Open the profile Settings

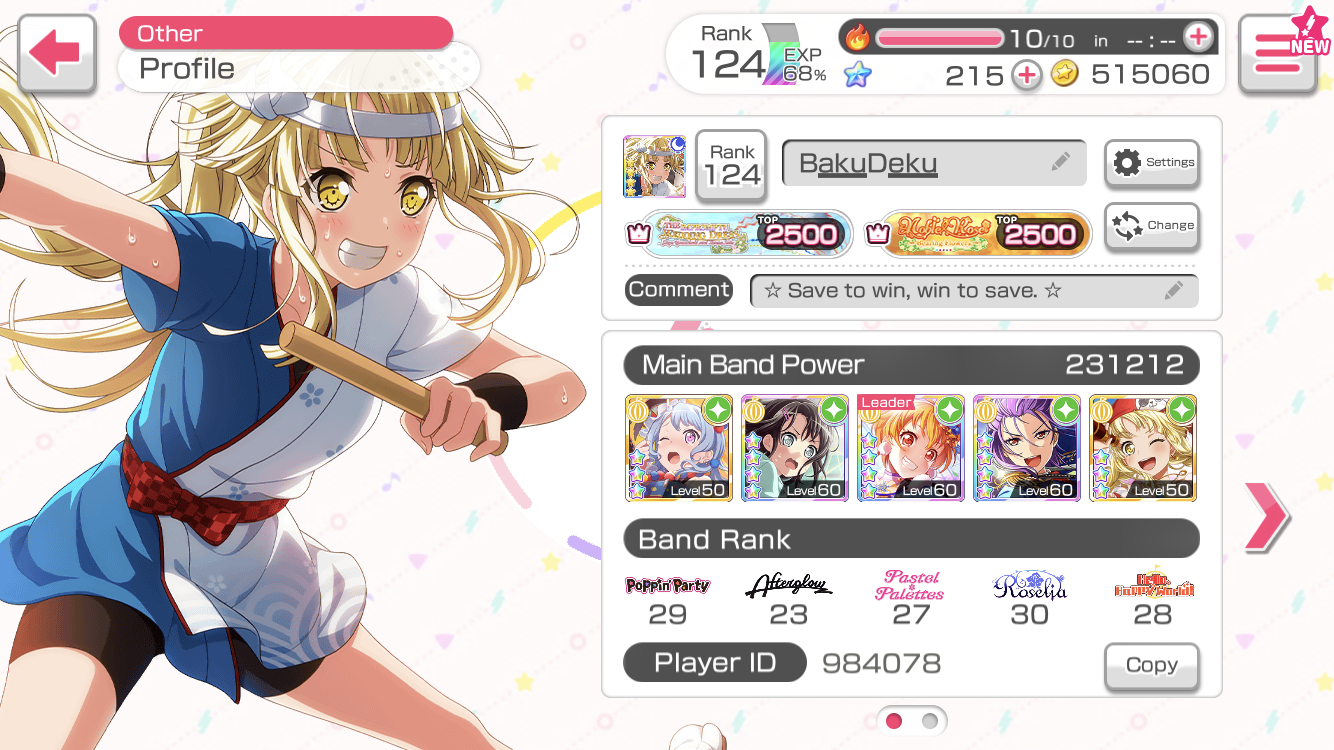tap(1152, 162)
